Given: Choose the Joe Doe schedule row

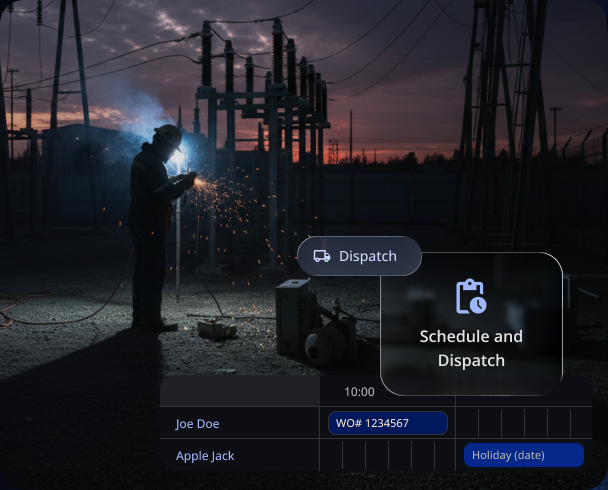Looking at the screenshot, I should (x=198, y=423).
